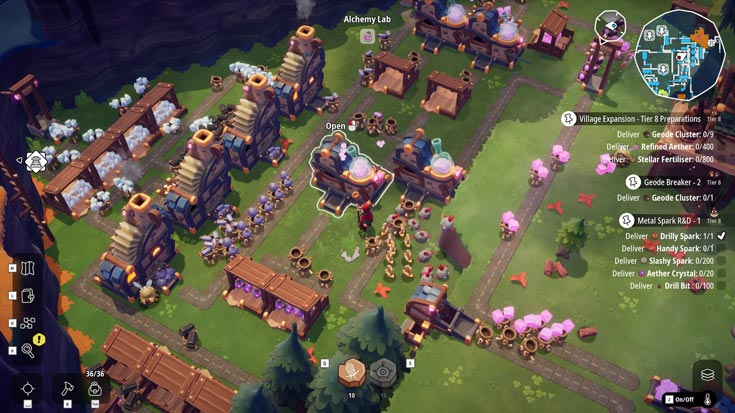
Task: Select the Village Expansion quest header
Action: (647, 118)
